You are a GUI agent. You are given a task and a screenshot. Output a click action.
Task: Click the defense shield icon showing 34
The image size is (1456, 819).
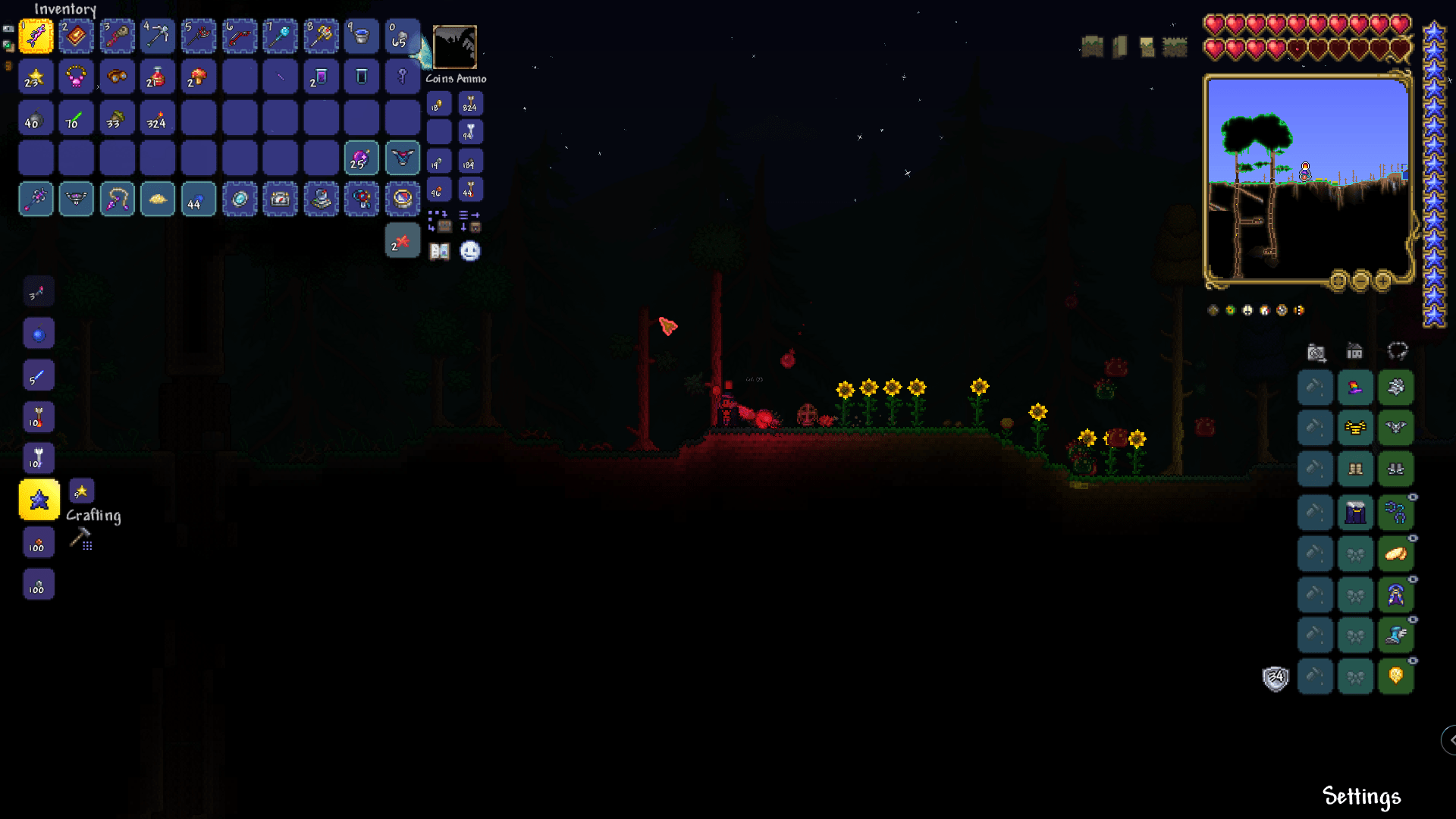(1276, 676)
